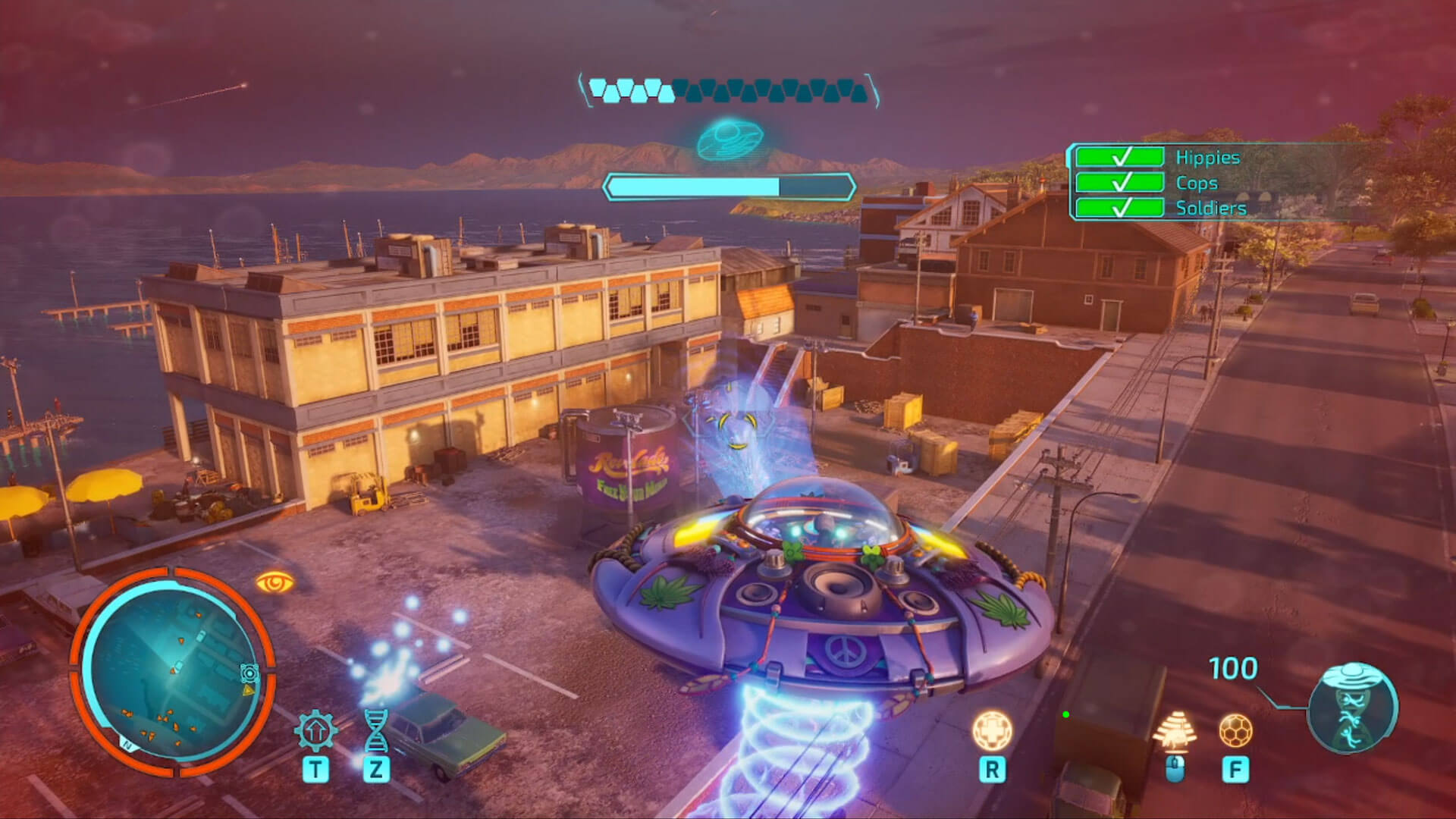The height and width of the screenshot is (819, 1456).
Task: Select the Soldiers objective entry
Action: point(1210,208)
